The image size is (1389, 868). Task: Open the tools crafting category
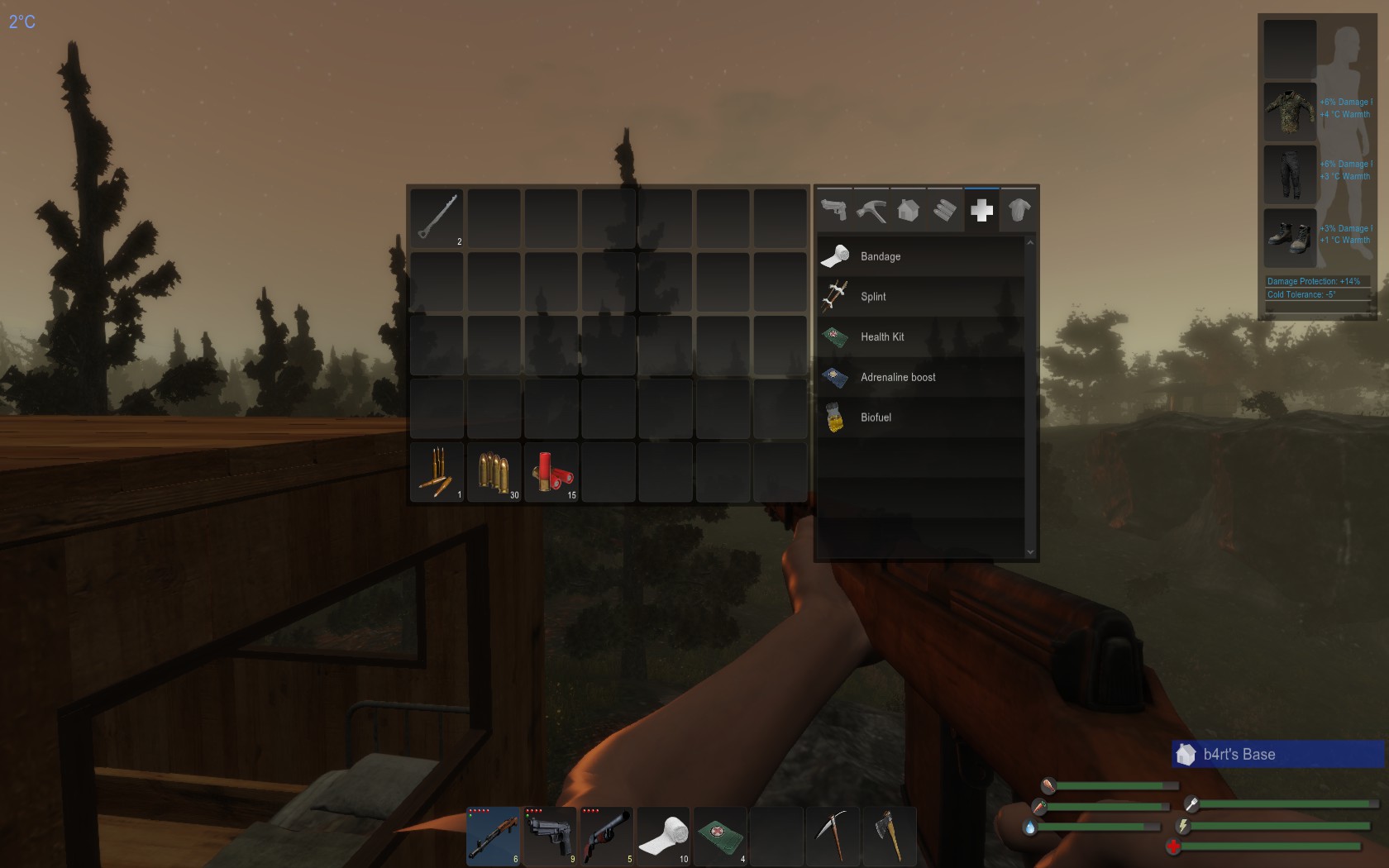coord(870,211)
